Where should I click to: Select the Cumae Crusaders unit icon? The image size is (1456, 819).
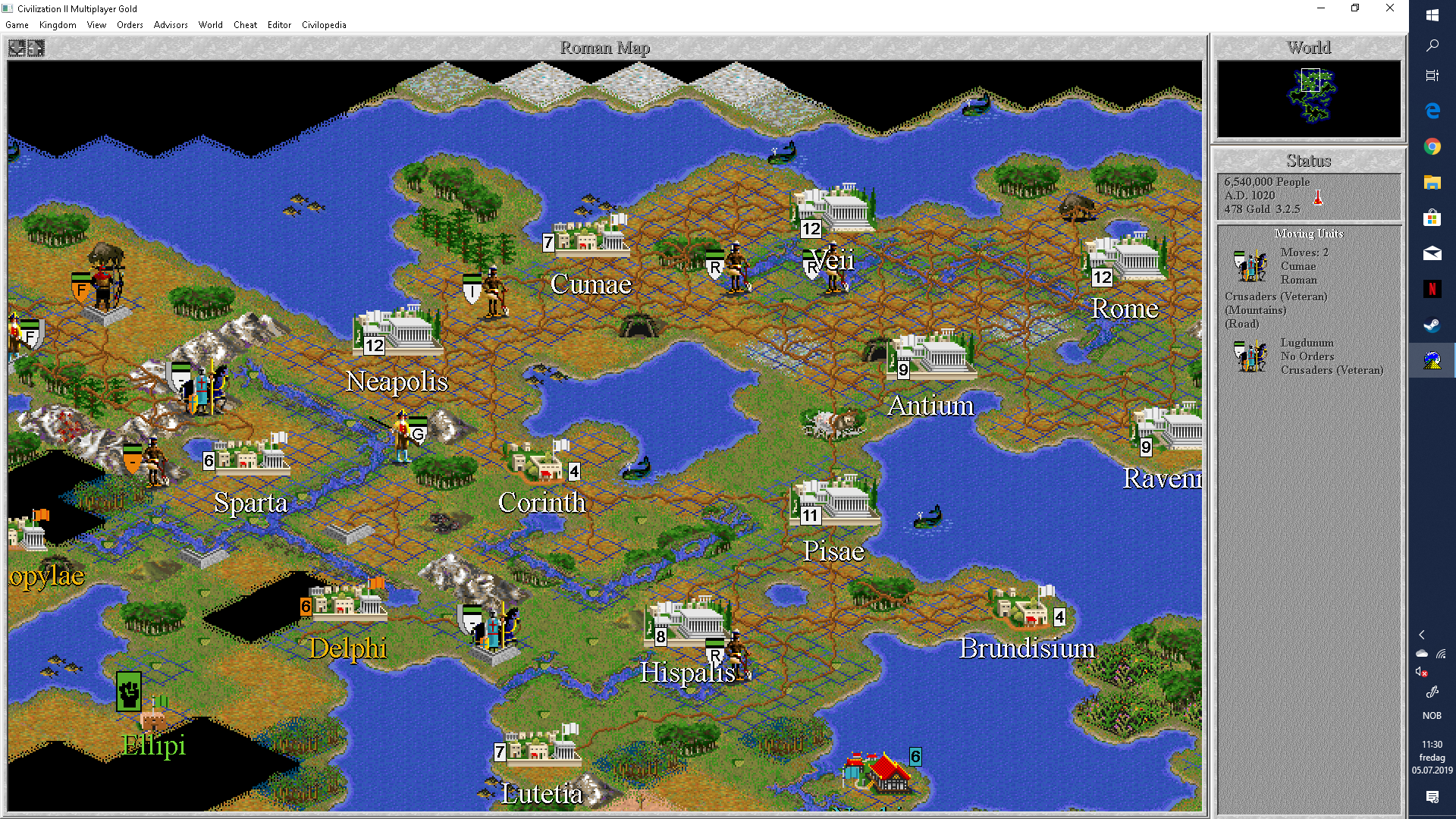pyautogui.click(x=1250, y=267)
